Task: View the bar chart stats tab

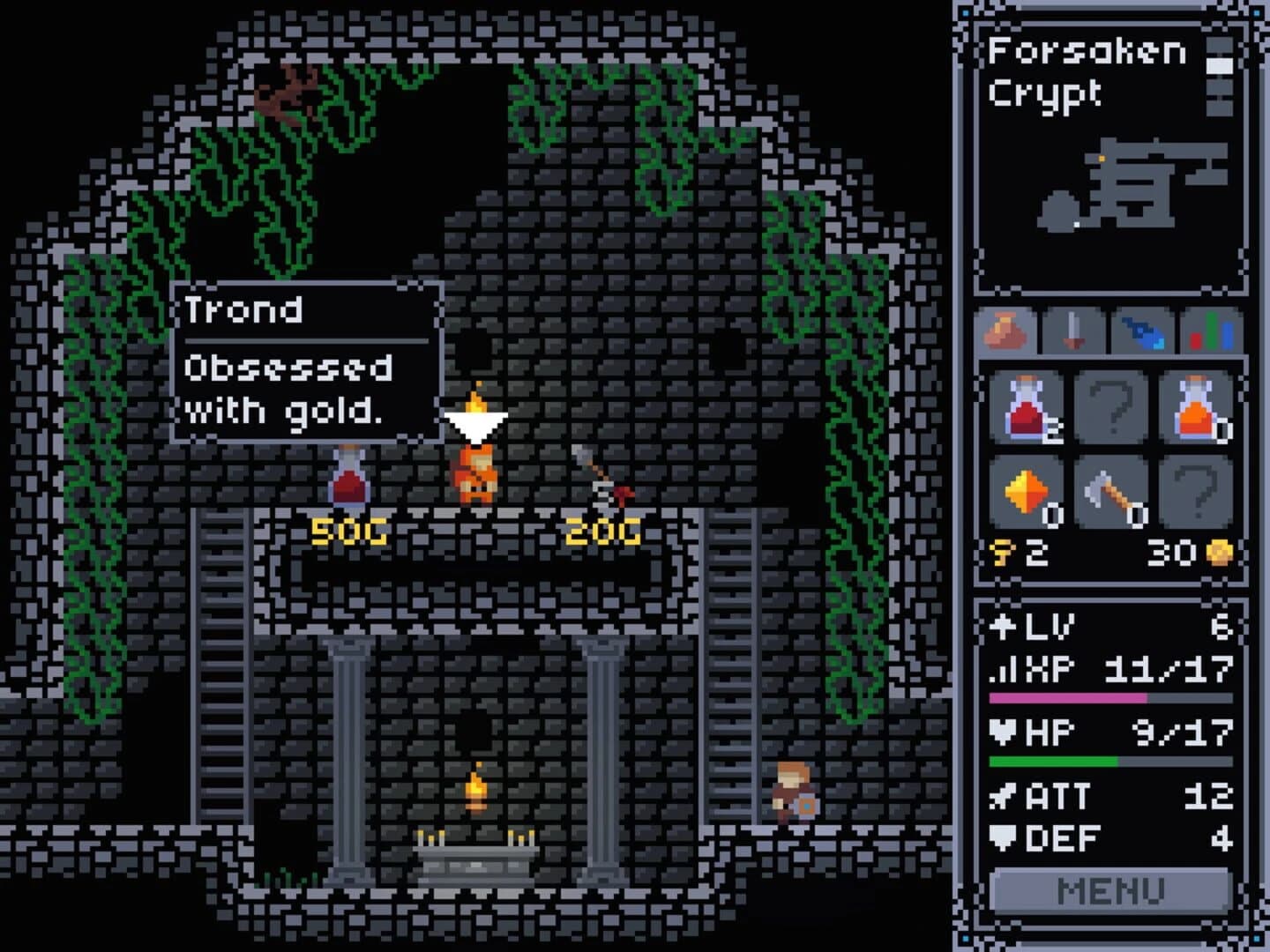Action: point(1210,333)
